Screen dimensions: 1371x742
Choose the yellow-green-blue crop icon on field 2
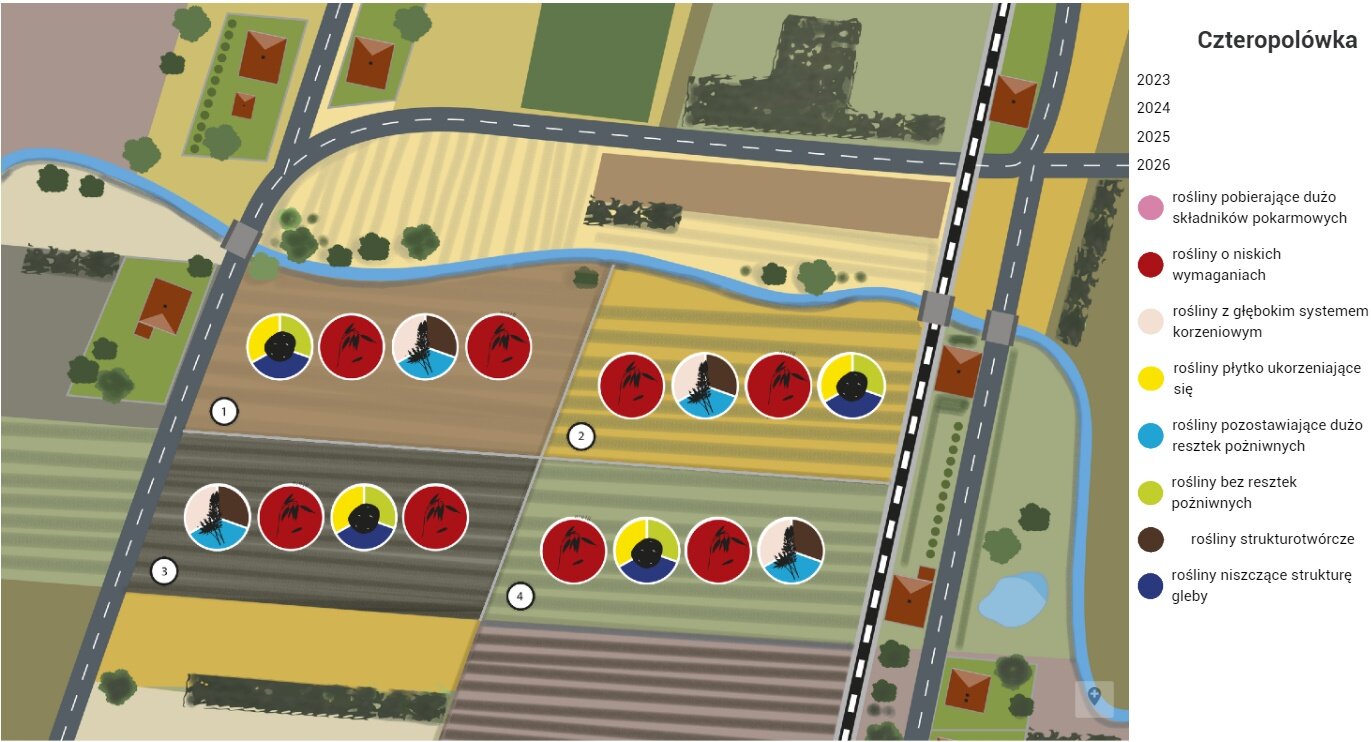(851, 385)
